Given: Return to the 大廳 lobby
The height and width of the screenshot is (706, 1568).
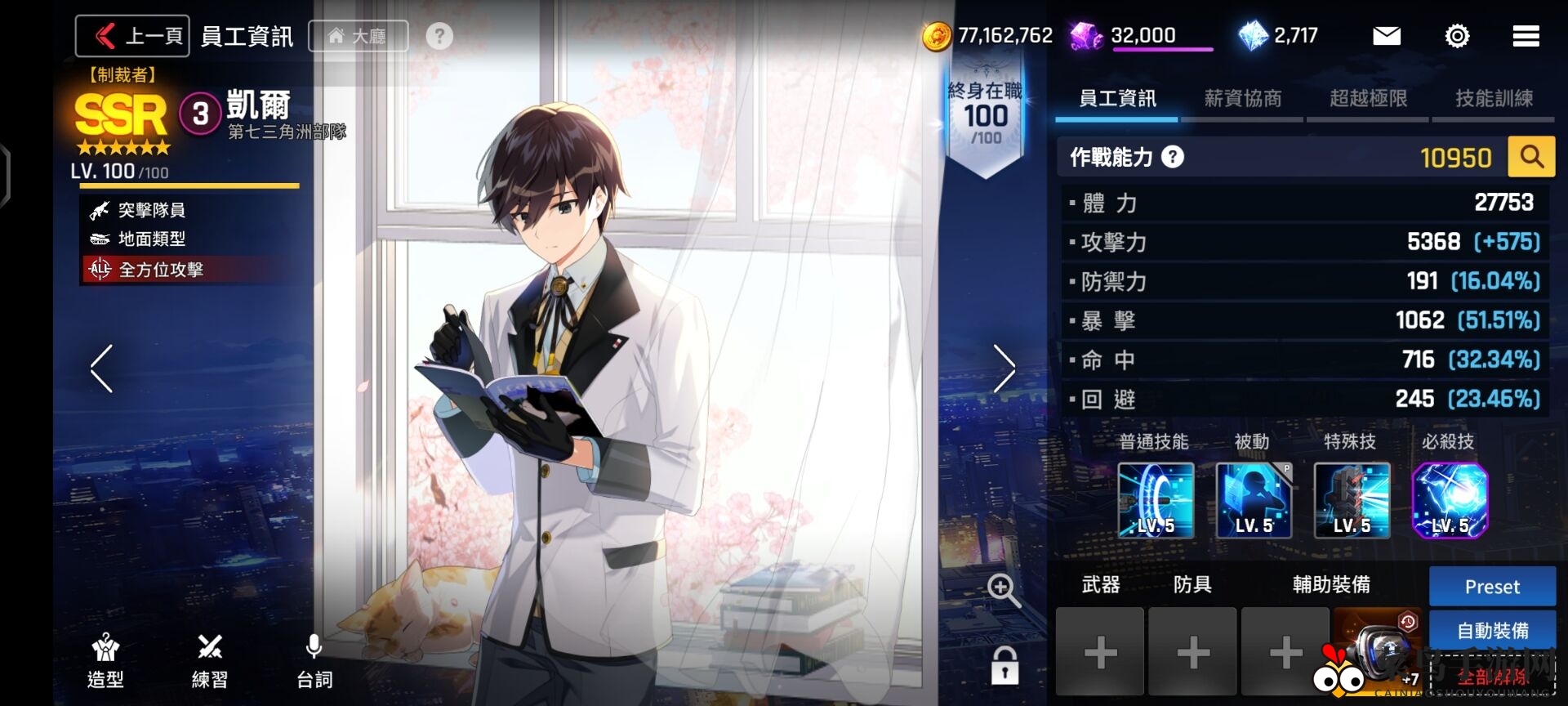Looking at the screenshot, I should (358, 36).
